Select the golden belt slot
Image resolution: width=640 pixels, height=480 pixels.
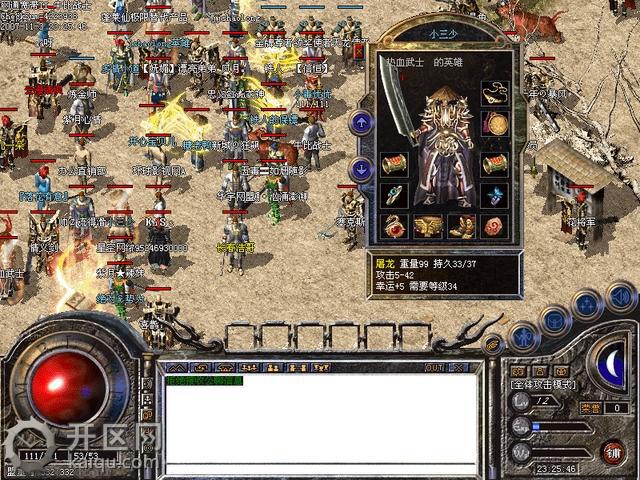[x=432, y=226]
